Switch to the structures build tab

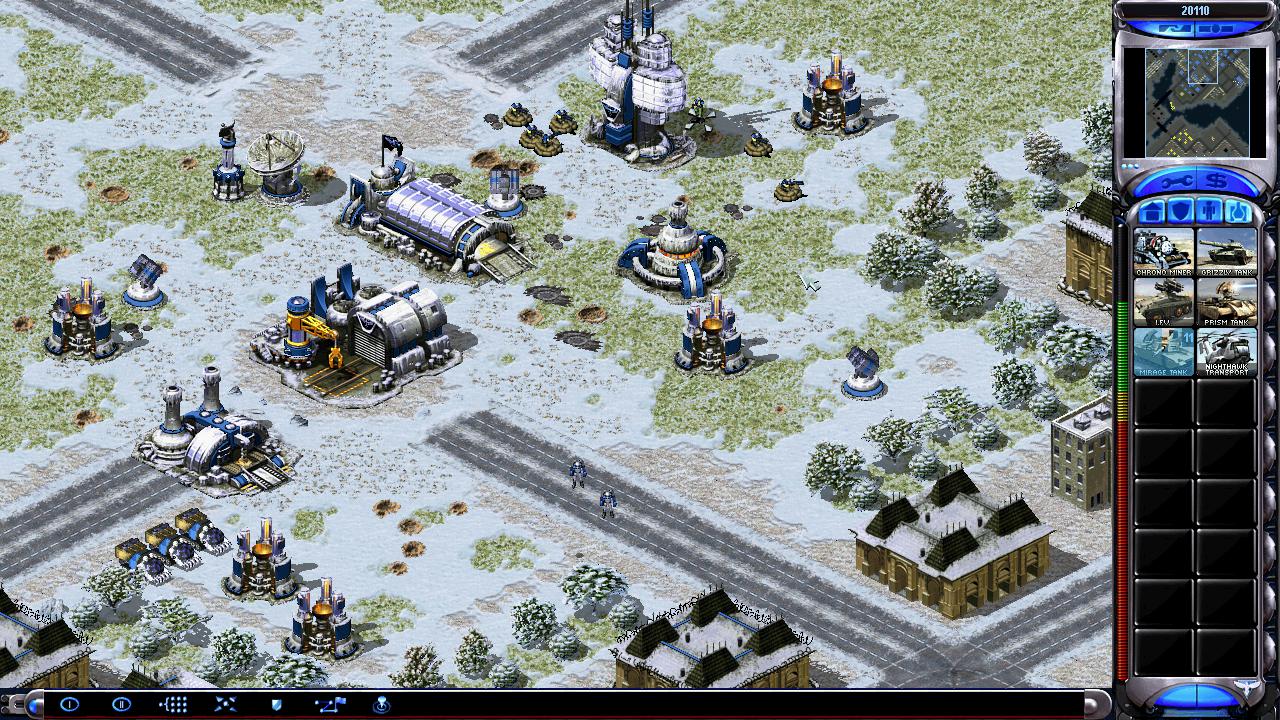(x=1151, y=212)
